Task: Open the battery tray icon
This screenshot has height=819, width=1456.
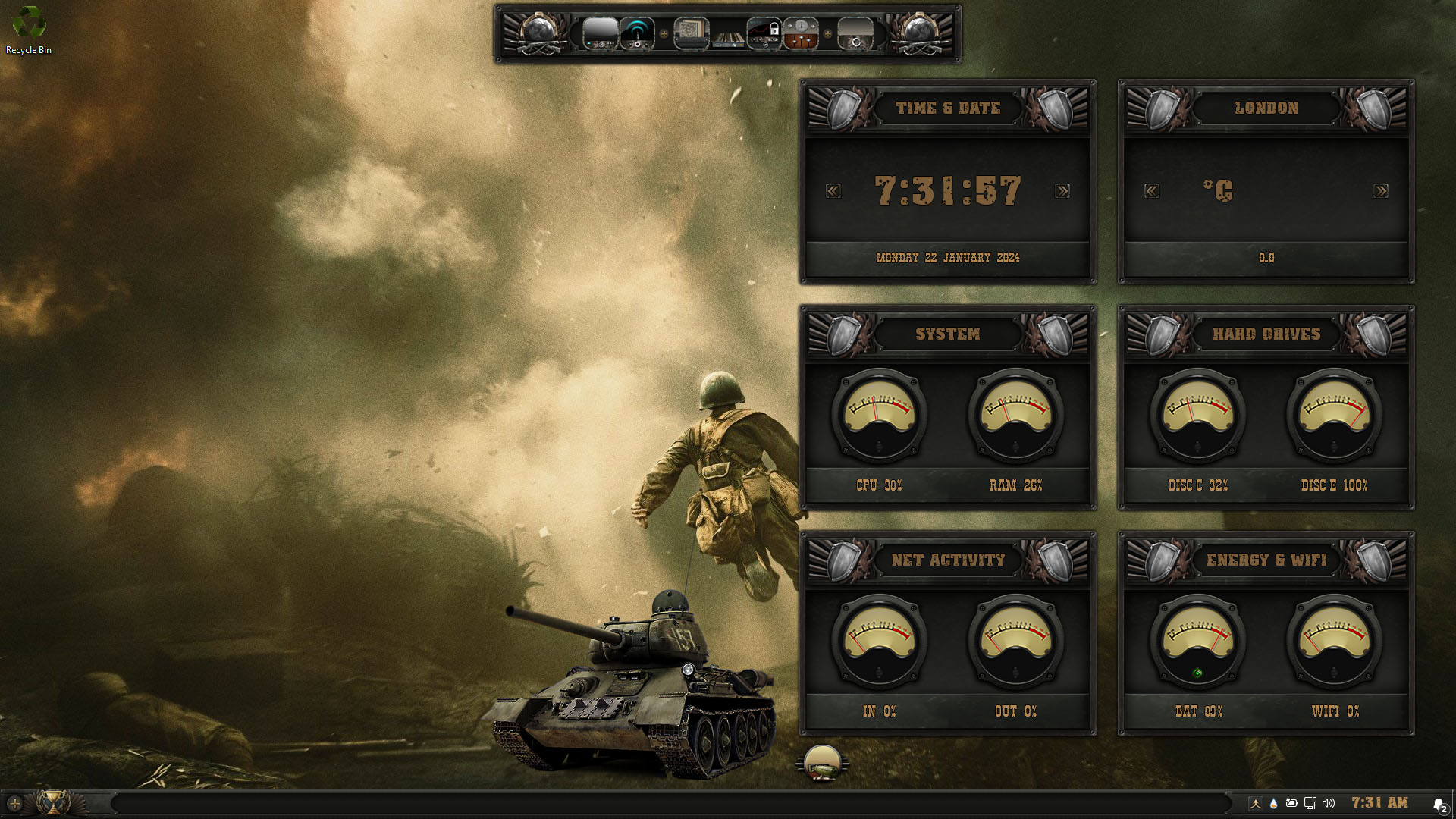Action: [x=1291, y=803]
